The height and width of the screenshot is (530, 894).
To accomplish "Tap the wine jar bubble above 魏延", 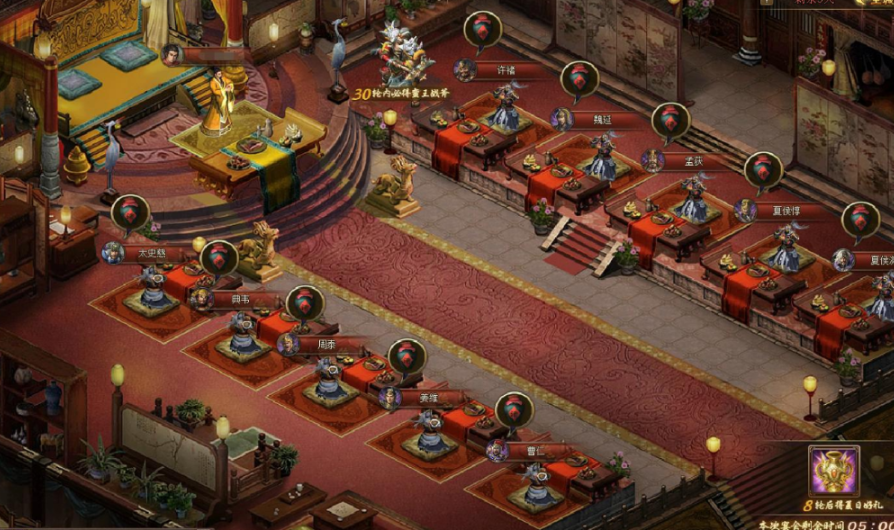I will (578, 78).
